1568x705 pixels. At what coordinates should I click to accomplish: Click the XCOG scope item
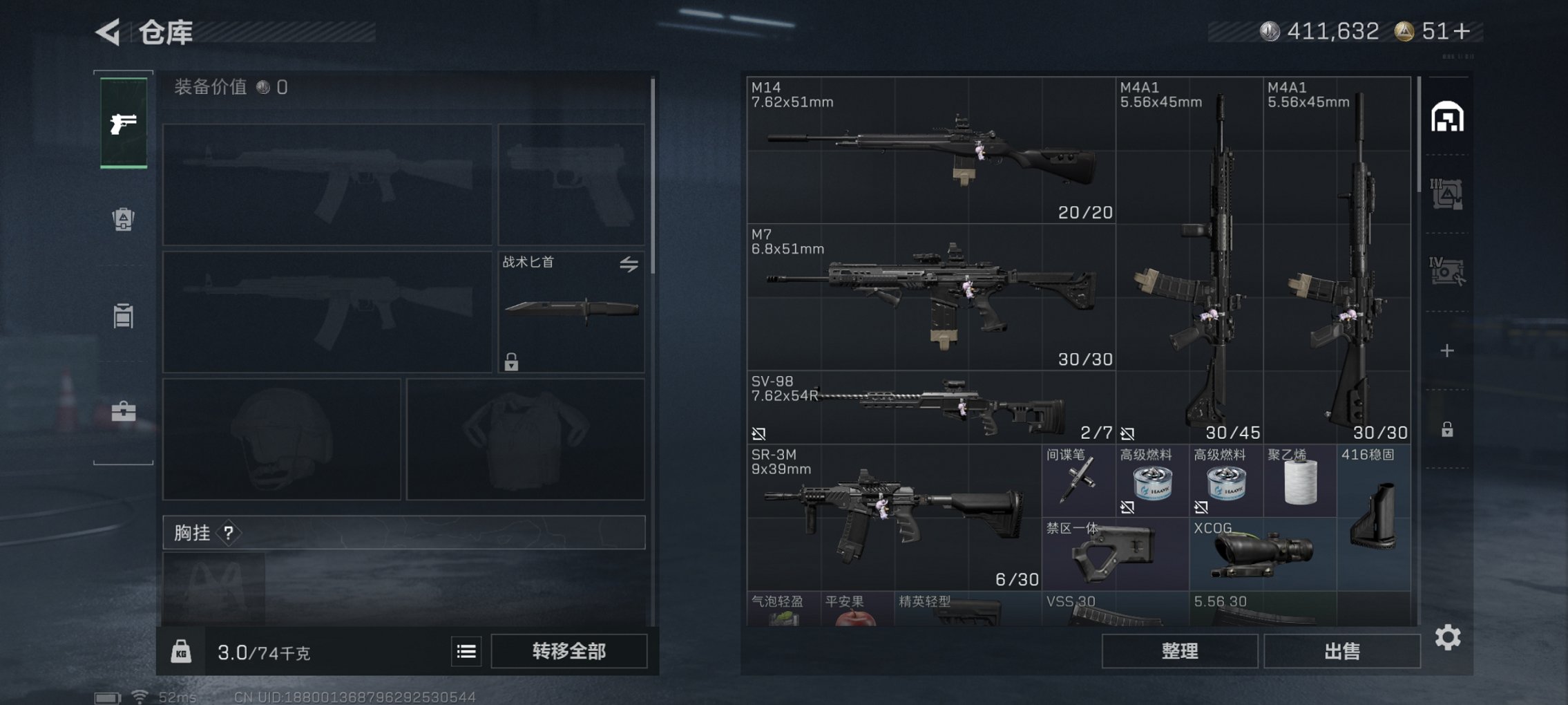[x=1262, y=554]
